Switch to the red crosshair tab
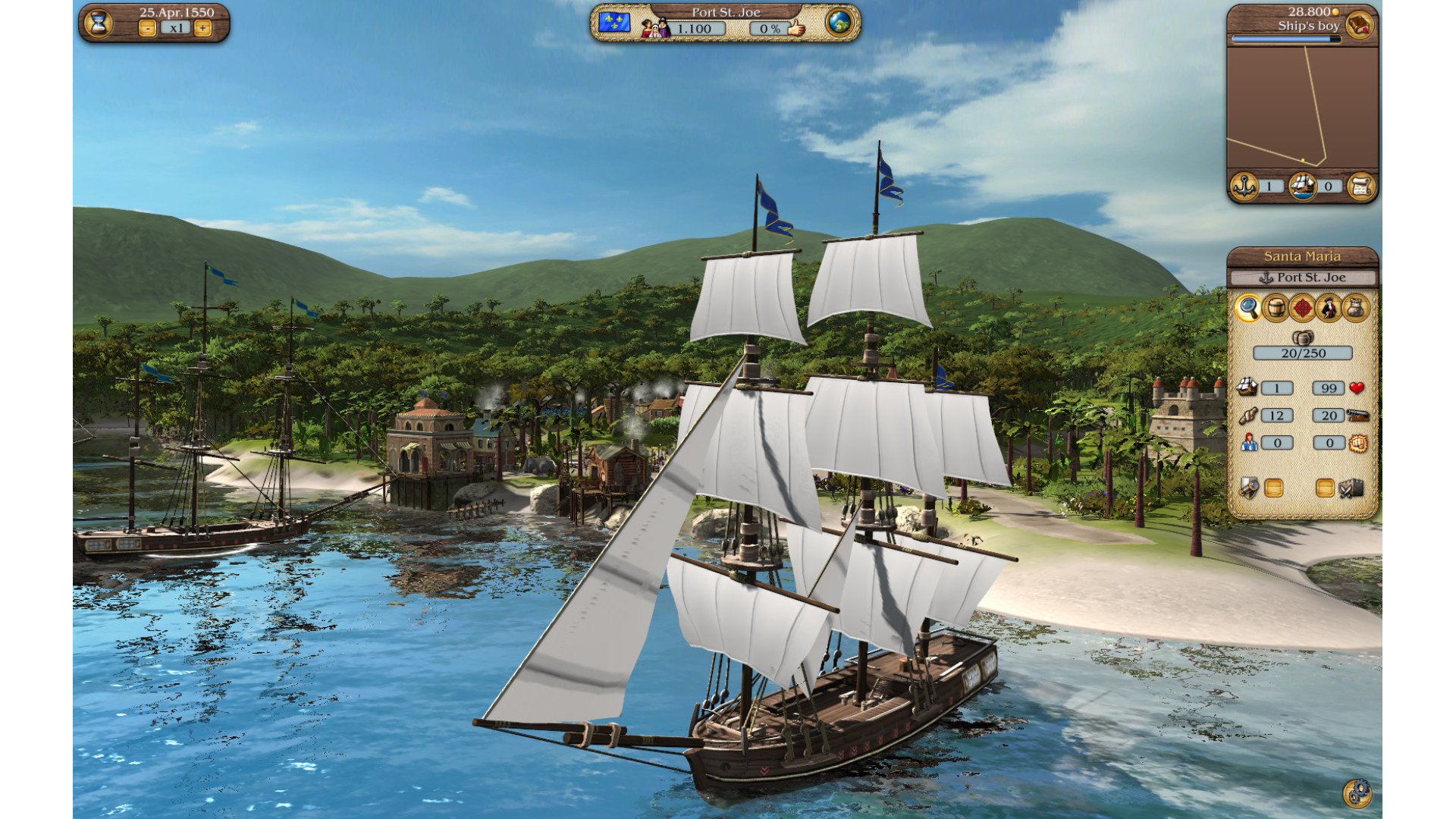1456x819 pixels. pyautogui.click(x=1302, y=309)
